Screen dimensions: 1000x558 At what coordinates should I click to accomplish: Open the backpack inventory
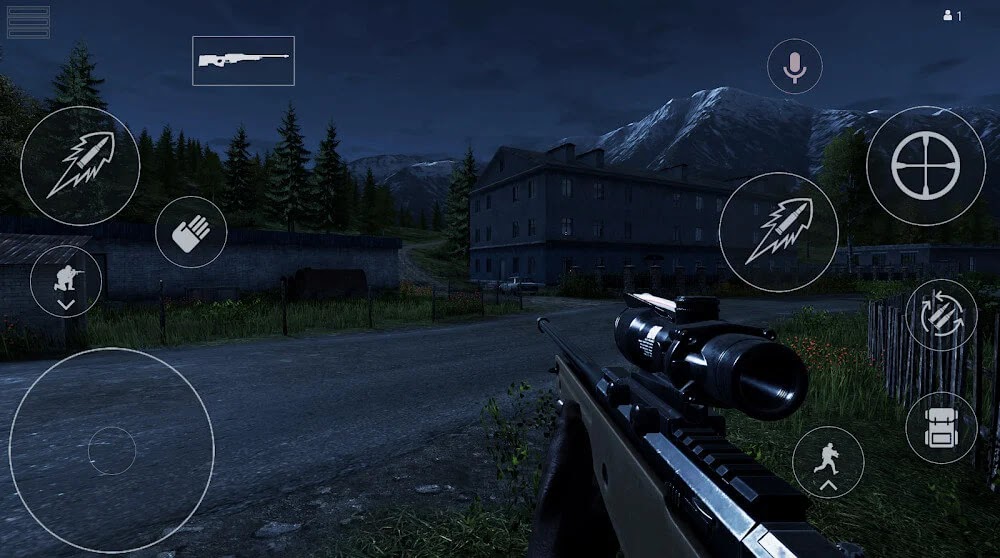pyautogui.click(x=941, y=427)
